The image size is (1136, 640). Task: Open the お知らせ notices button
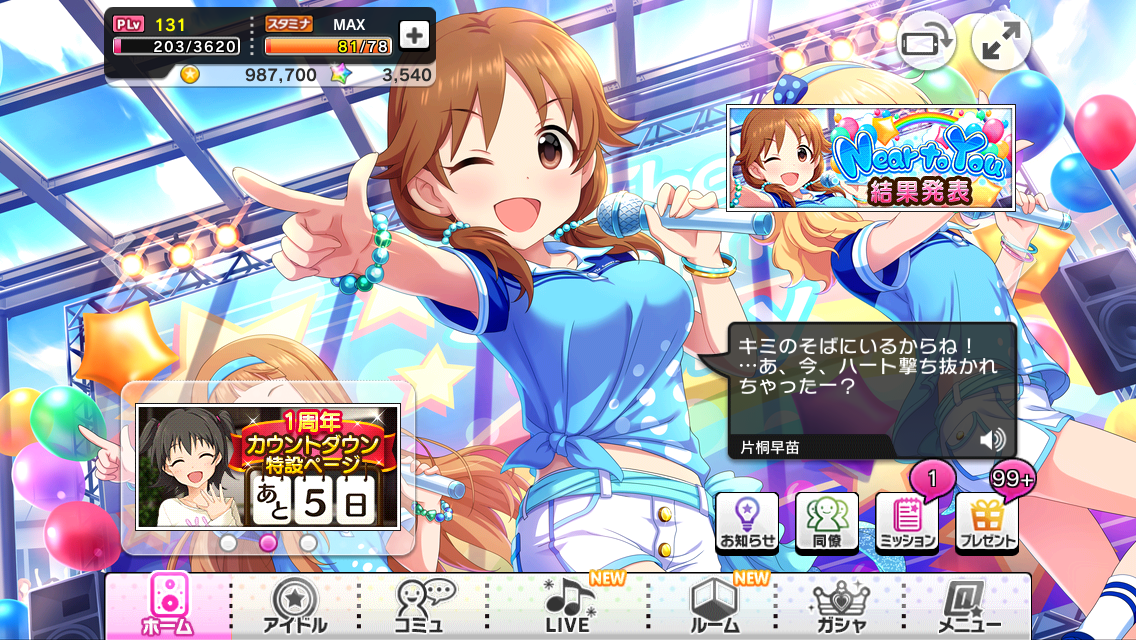tap(747, 522)
